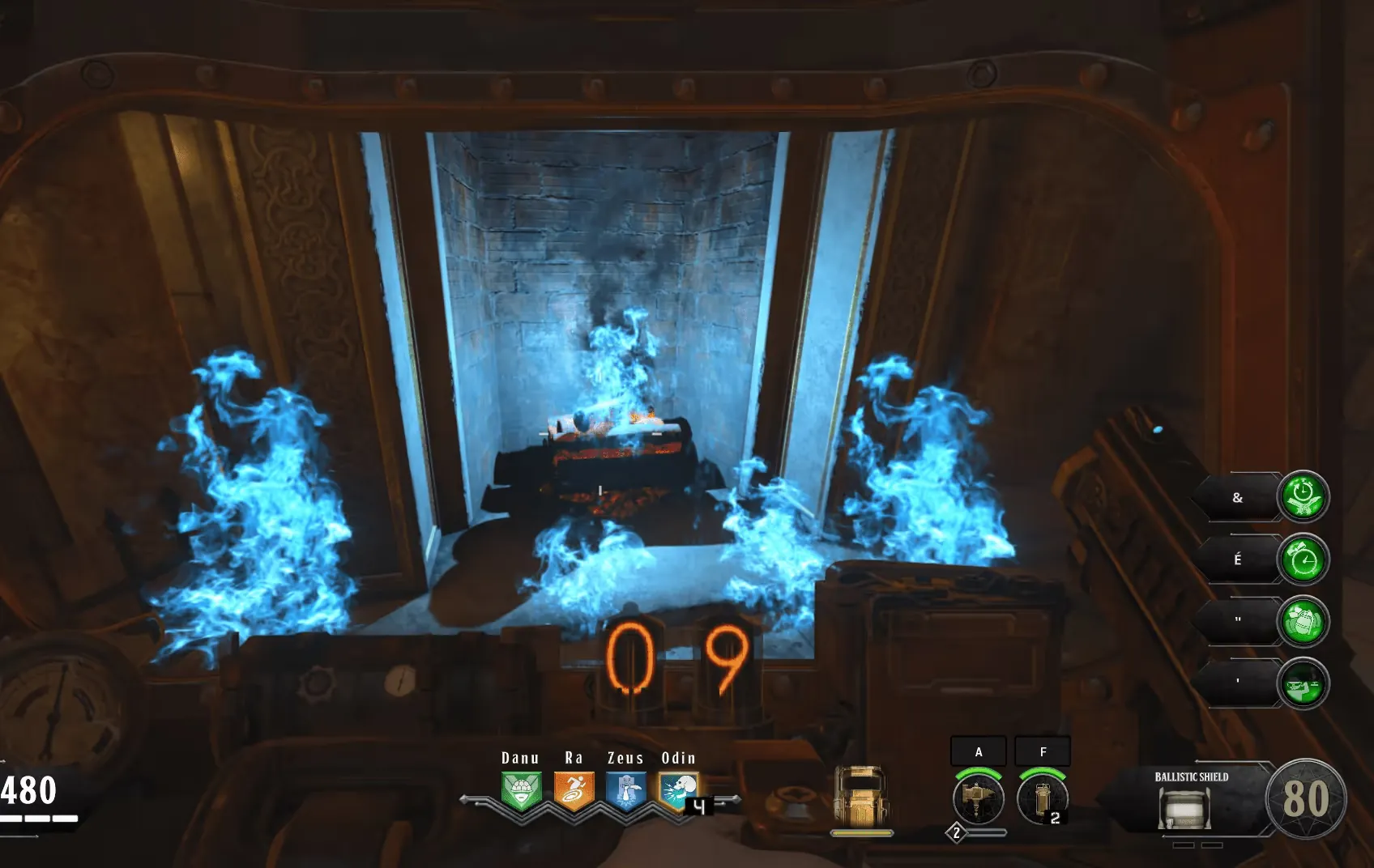Use the bottom dimmed green elixir
1374x868 pixels.
tap(1303, 683)
